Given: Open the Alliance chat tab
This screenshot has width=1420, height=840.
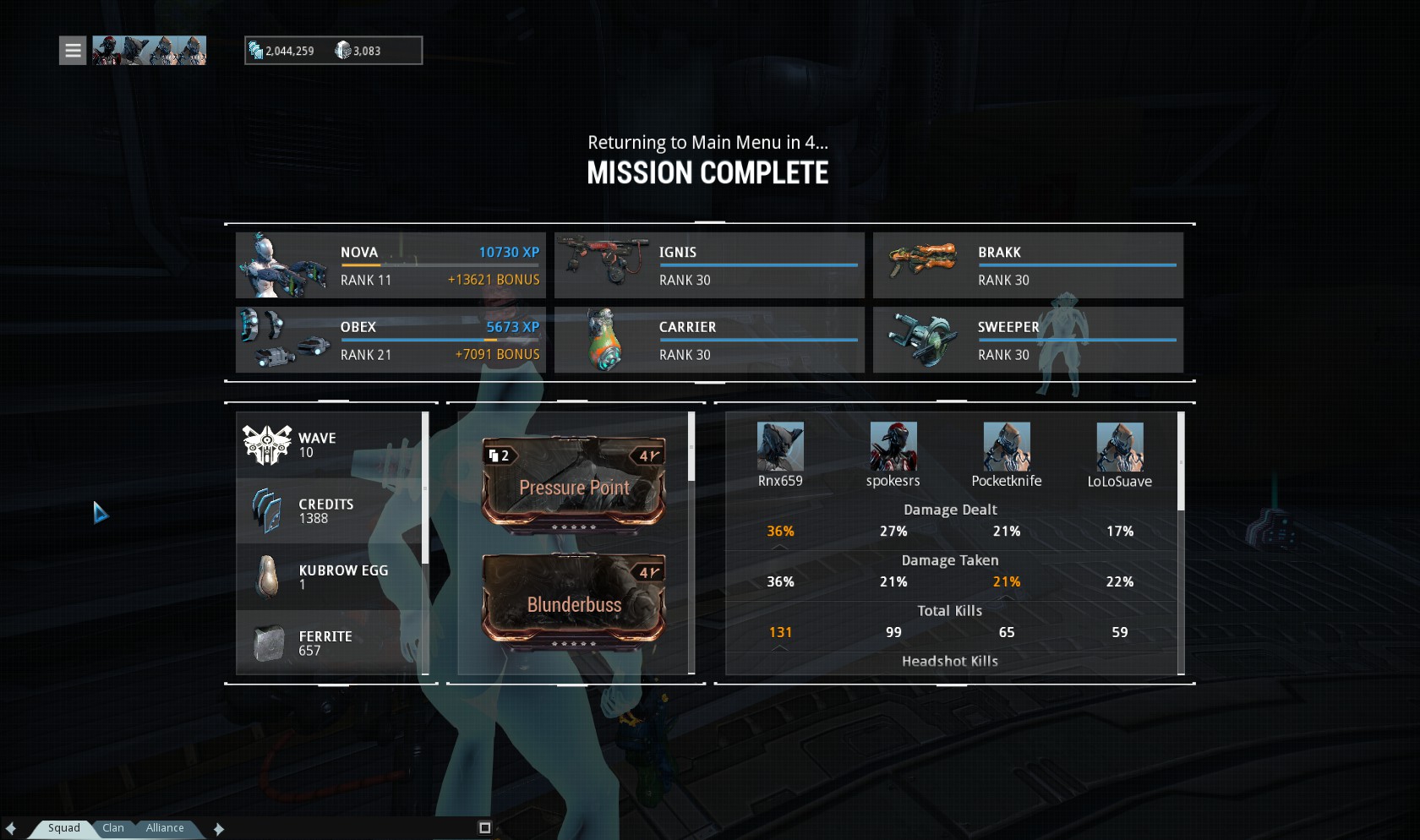Looking at the screenshot, I should 165,828.
